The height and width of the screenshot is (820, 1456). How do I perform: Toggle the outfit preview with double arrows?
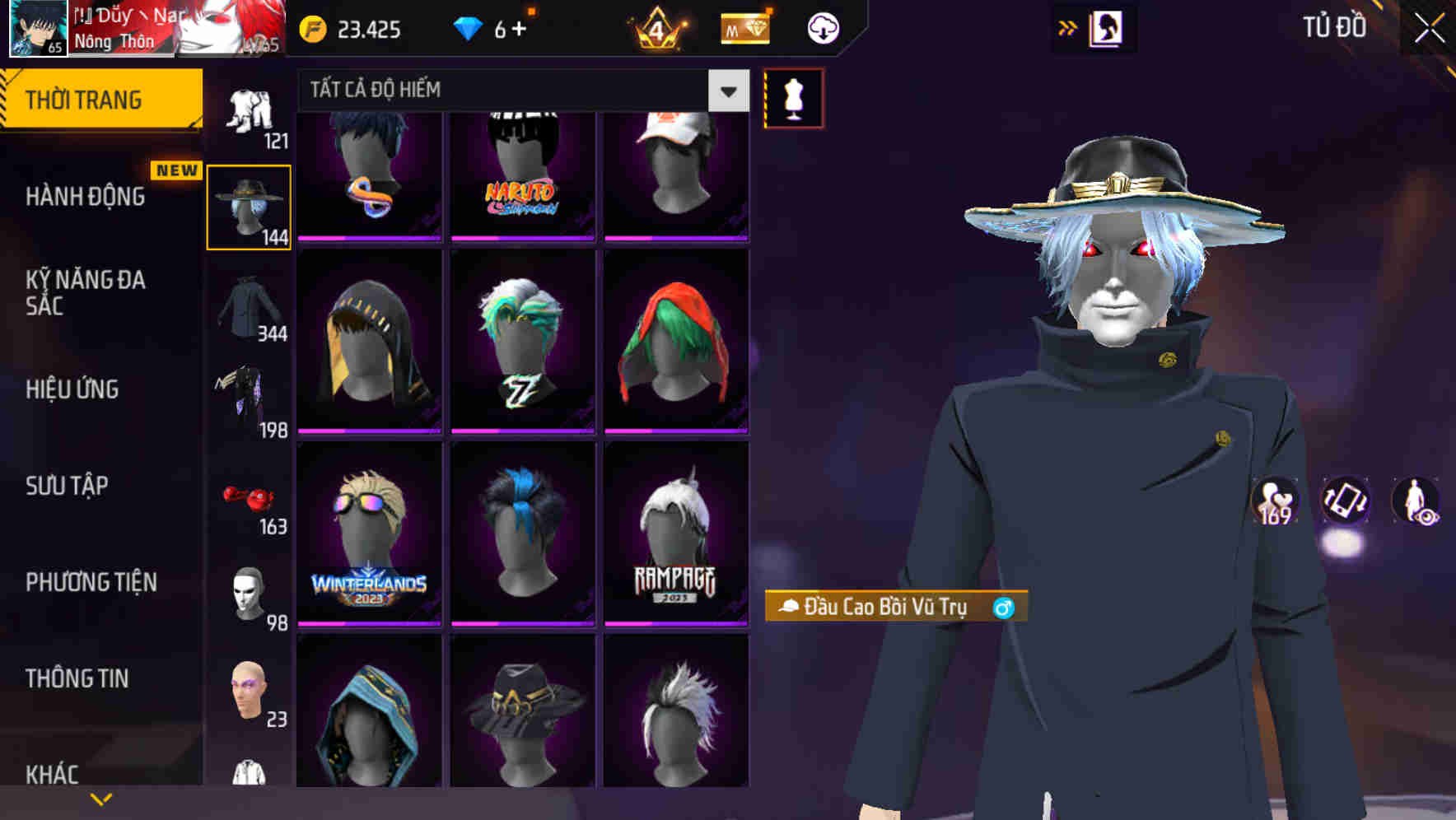tap(1066, 27)
